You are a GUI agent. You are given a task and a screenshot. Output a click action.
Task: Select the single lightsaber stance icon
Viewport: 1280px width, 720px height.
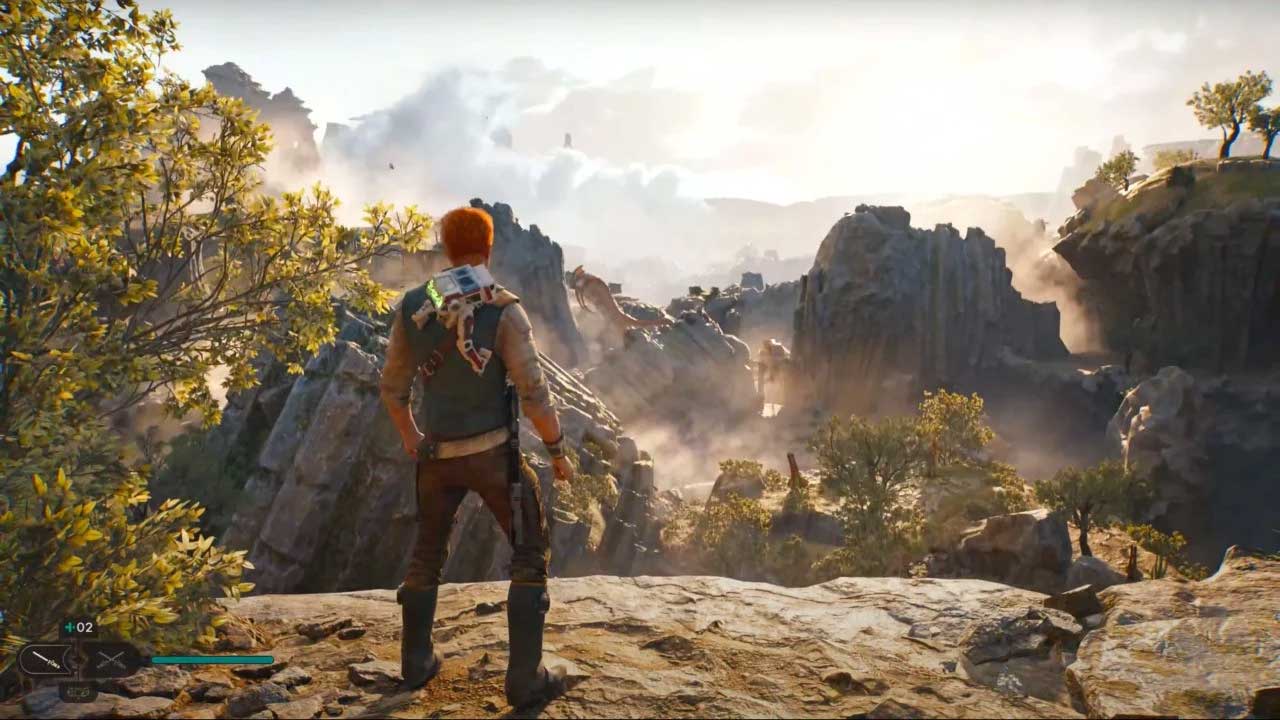pyautogui.click(x=45, y=660)
